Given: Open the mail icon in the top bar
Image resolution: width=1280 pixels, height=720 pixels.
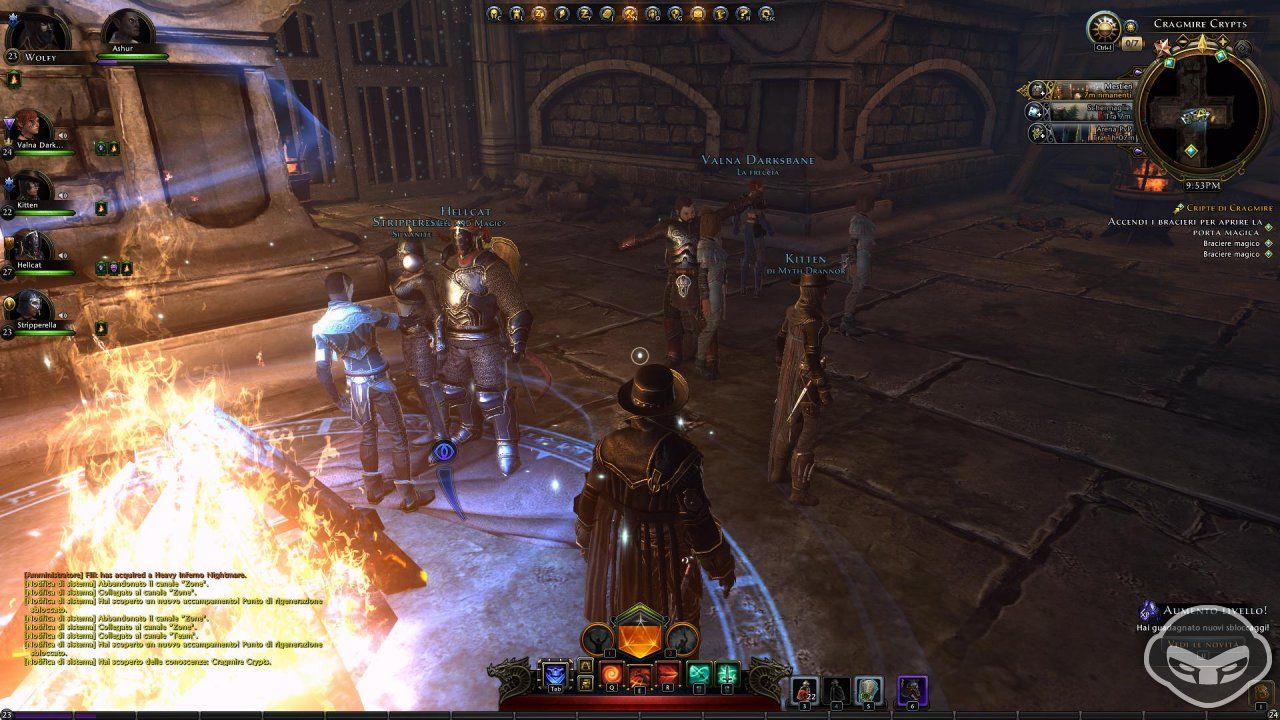Looking at the screenshot, I should pos(698,15).
